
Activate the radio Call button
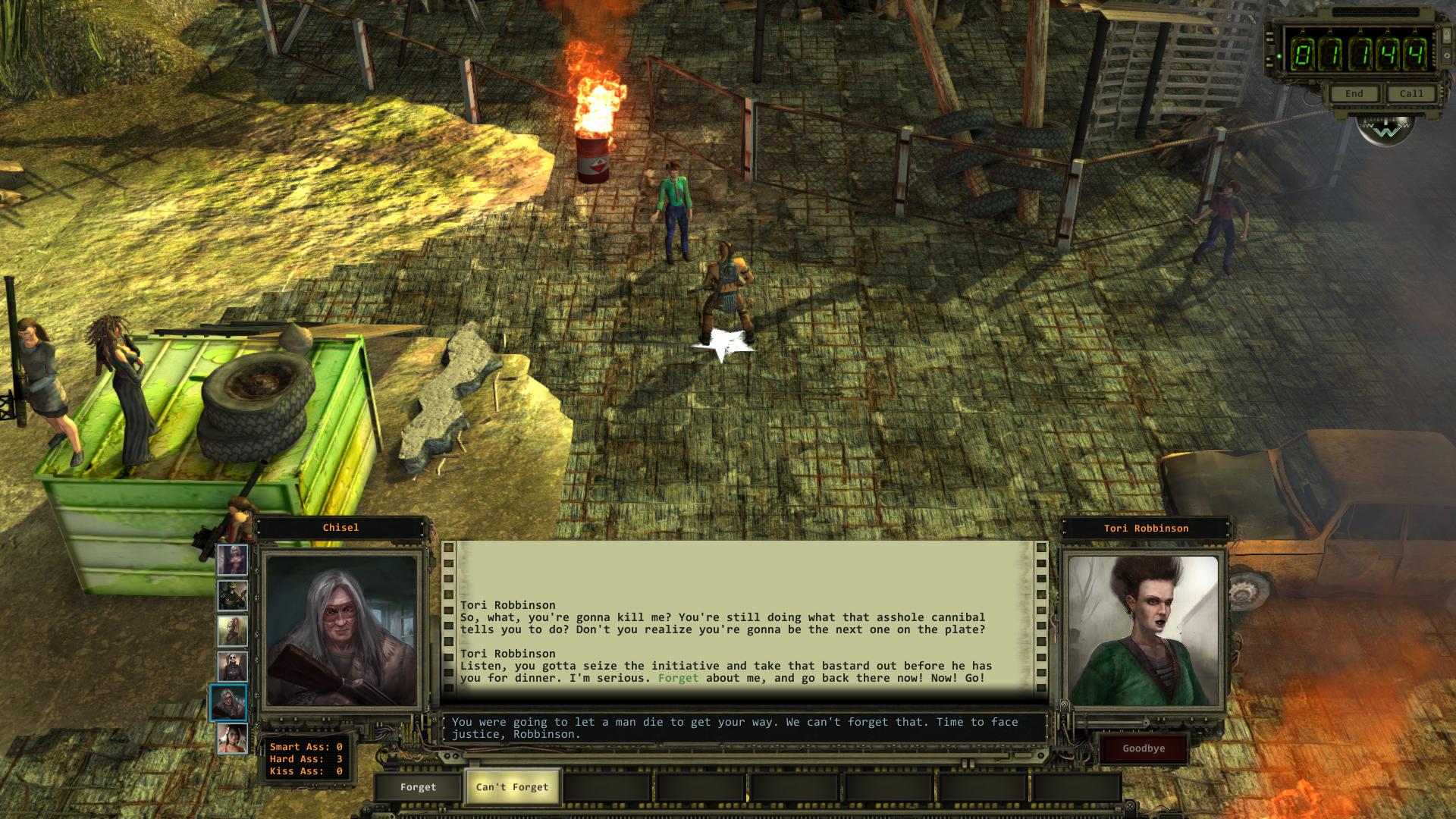coord(1411,94)
